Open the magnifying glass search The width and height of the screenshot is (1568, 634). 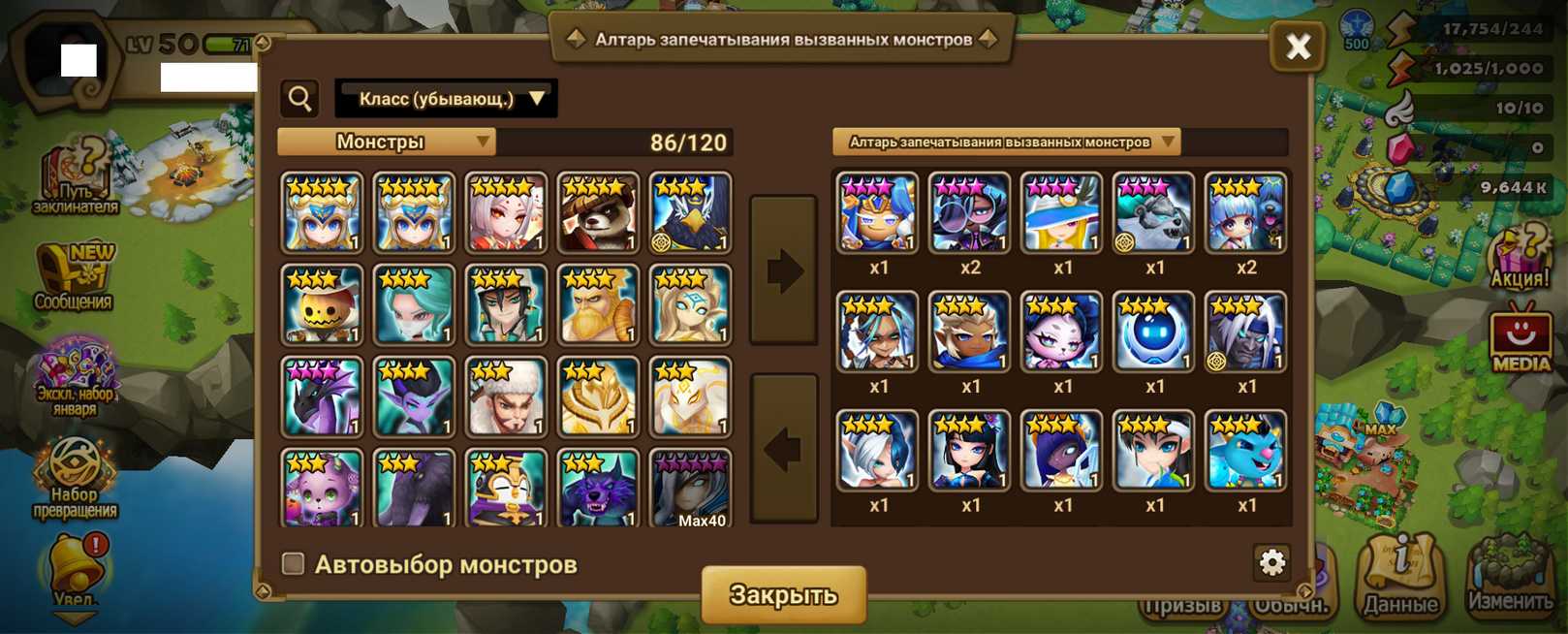(x=300, y=98)
